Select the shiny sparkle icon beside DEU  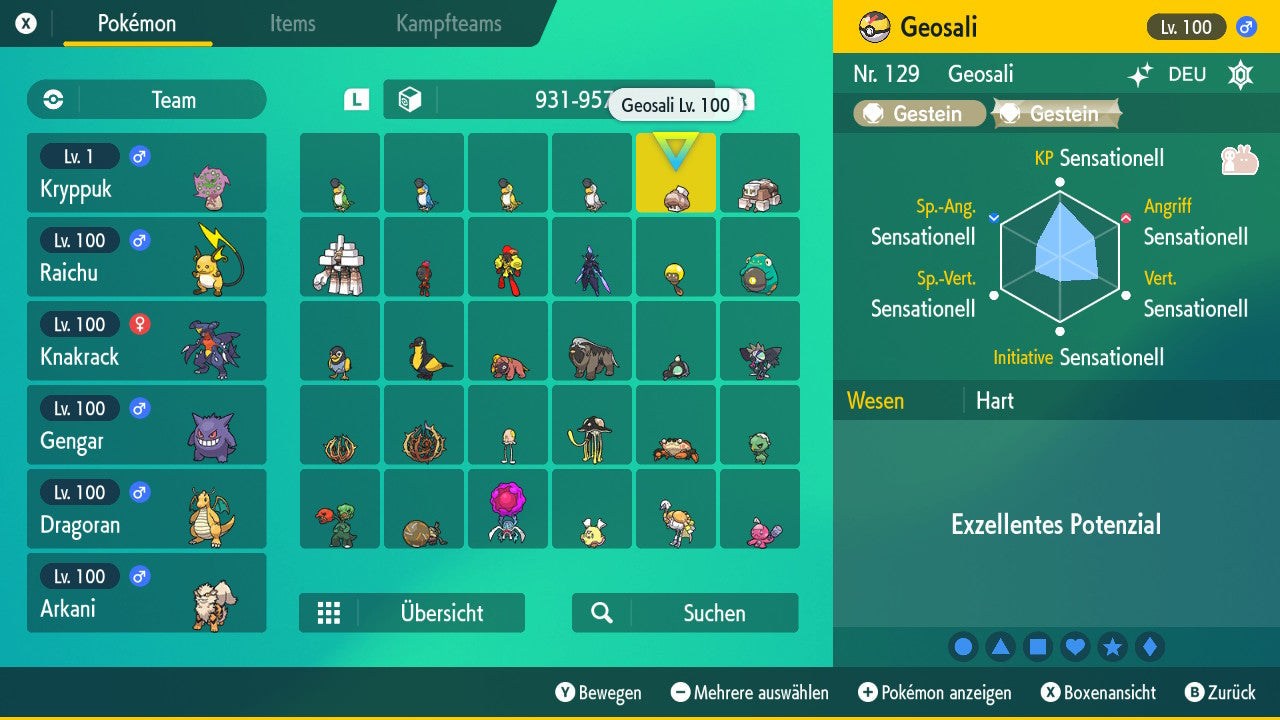[x=1140, y=75]
